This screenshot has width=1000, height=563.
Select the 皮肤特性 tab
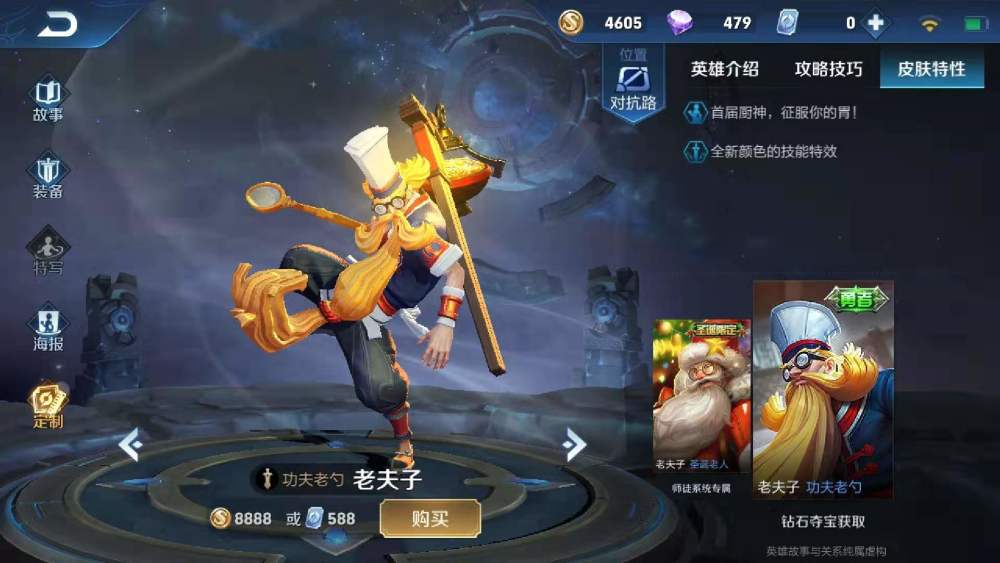[931, 69]
